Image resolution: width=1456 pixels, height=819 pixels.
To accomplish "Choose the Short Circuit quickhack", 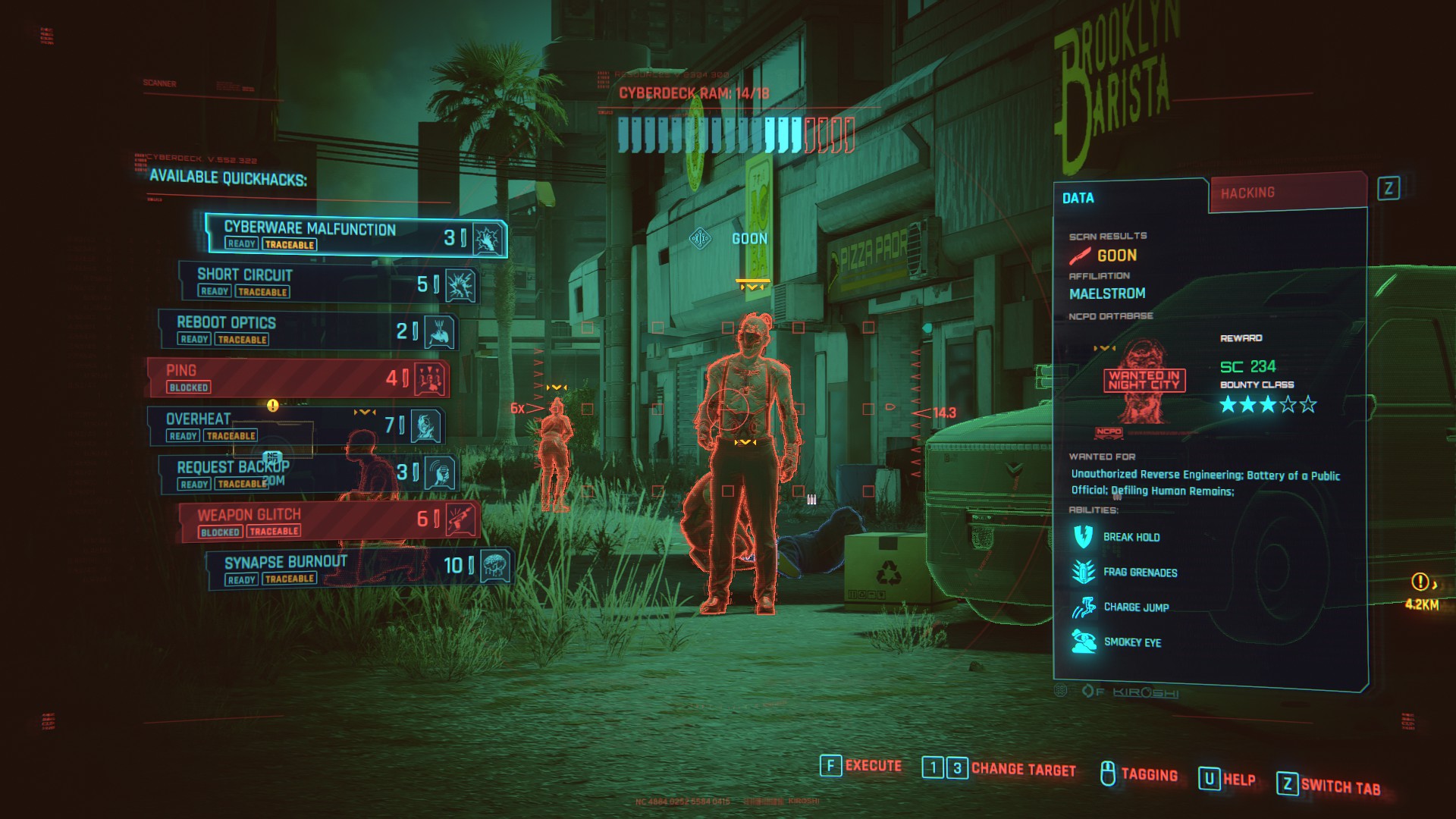I will click(x=326, y=282).
